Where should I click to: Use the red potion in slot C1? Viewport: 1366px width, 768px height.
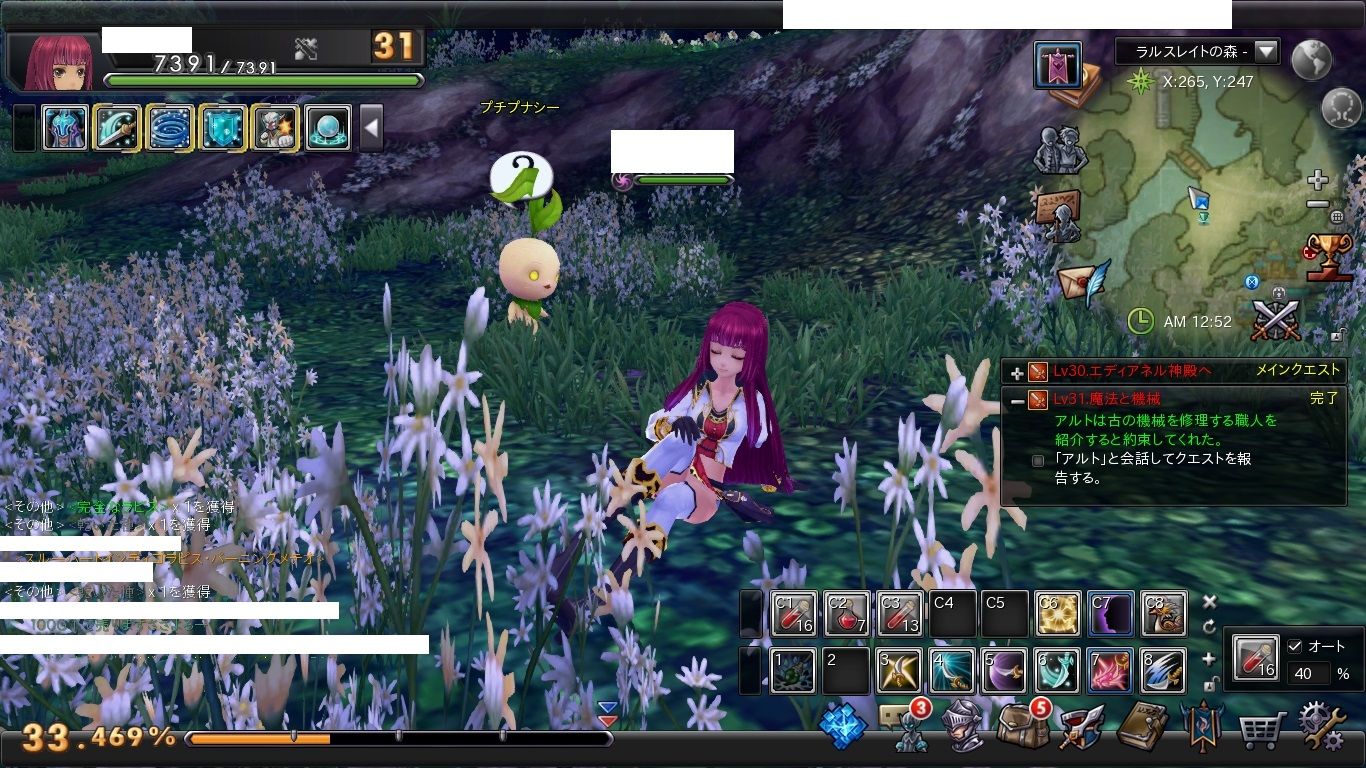point(794,614)
